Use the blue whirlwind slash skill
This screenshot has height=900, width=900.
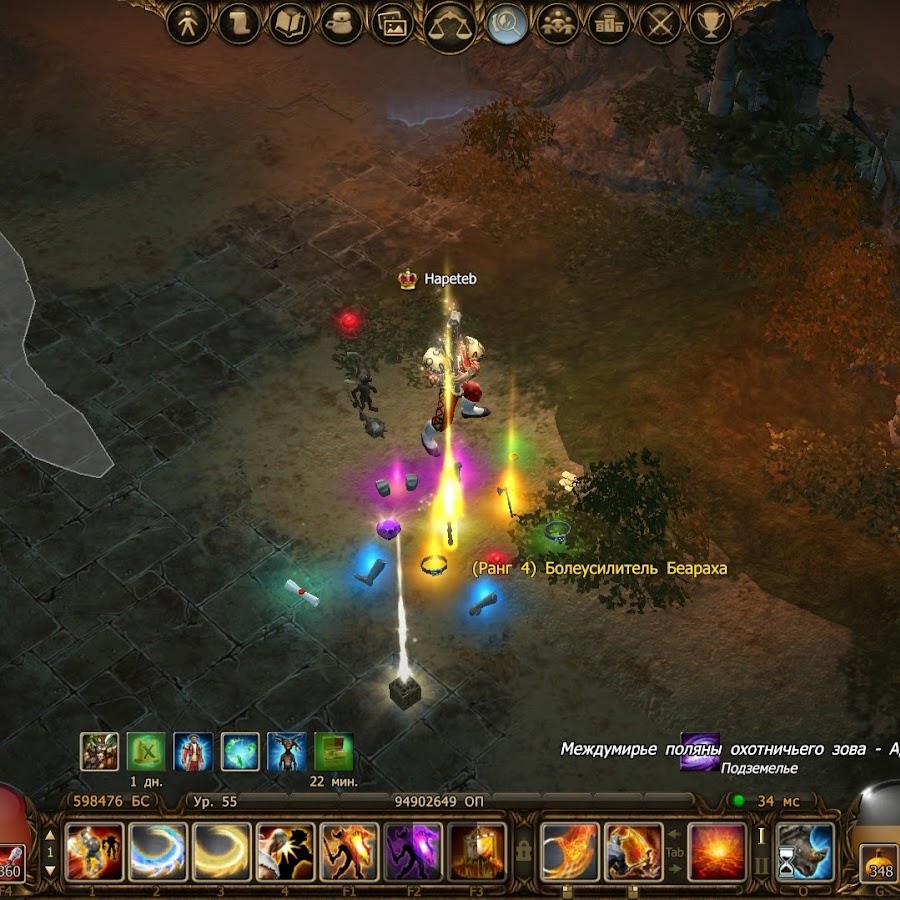(x=158, y=851)
